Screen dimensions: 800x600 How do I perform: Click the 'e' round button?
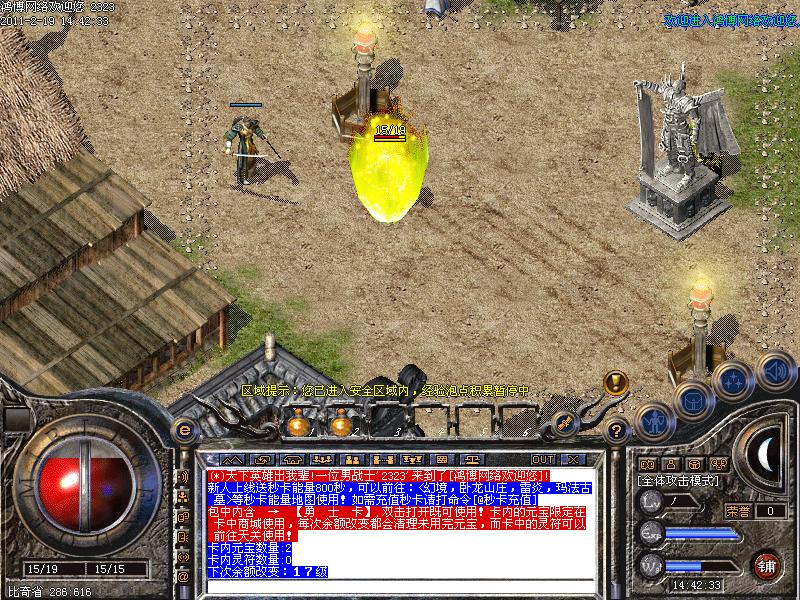click(x=183, y=430)
